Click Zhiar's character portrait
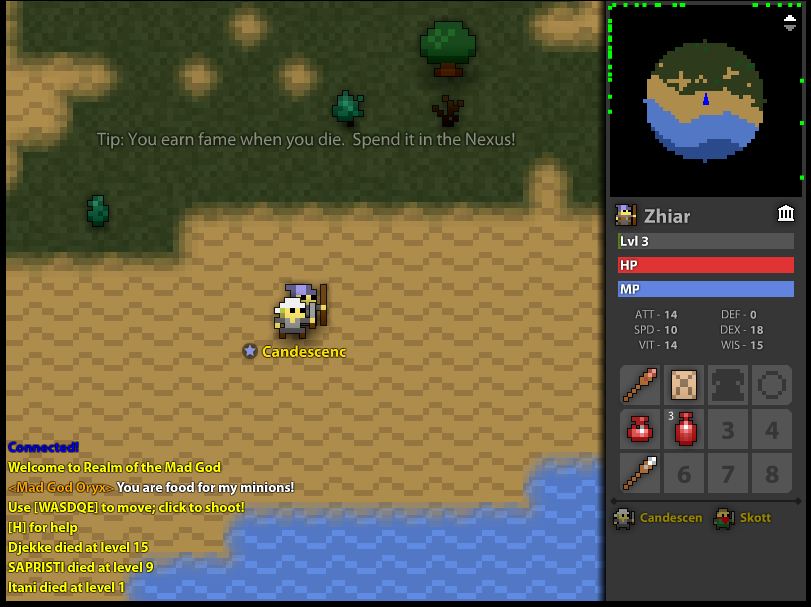This screenshot has height=607, width=811. [626, 215]
